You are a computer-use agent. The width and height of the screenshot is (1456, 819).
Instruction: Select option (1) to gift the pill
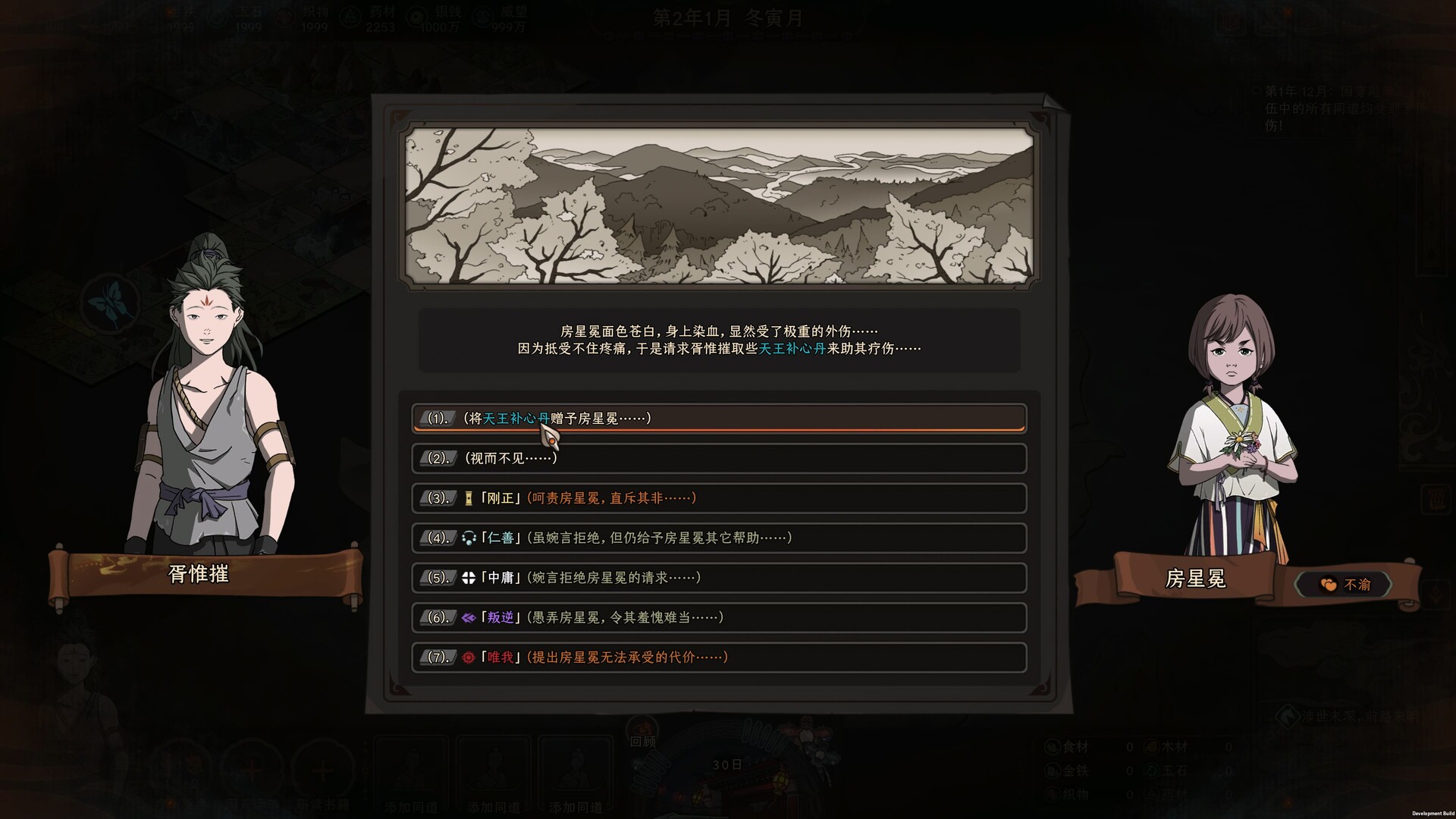(x=720, y=417)
